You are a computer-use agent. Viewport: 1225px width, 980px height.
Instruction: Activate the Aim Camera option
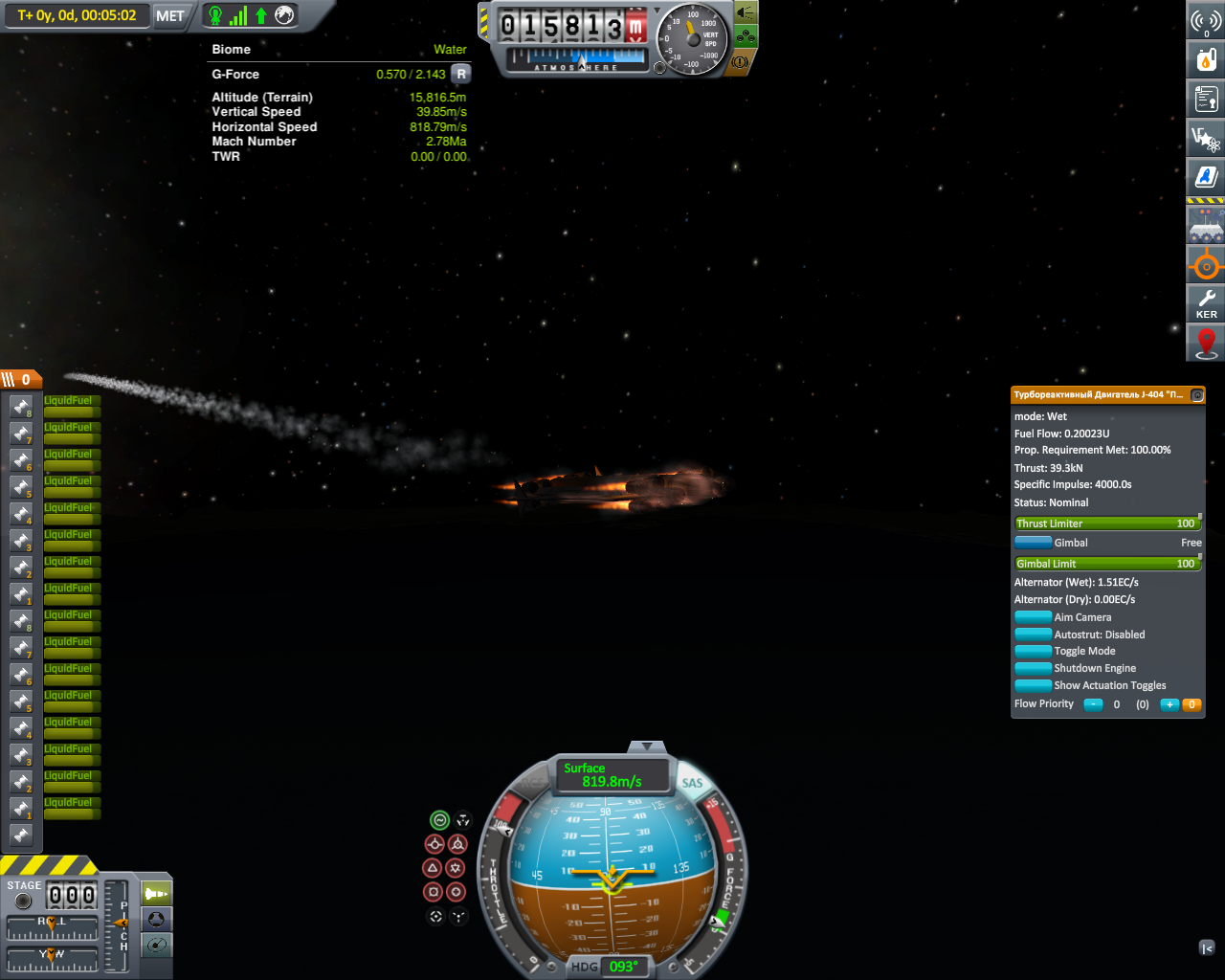click(x=1033, y=617)
